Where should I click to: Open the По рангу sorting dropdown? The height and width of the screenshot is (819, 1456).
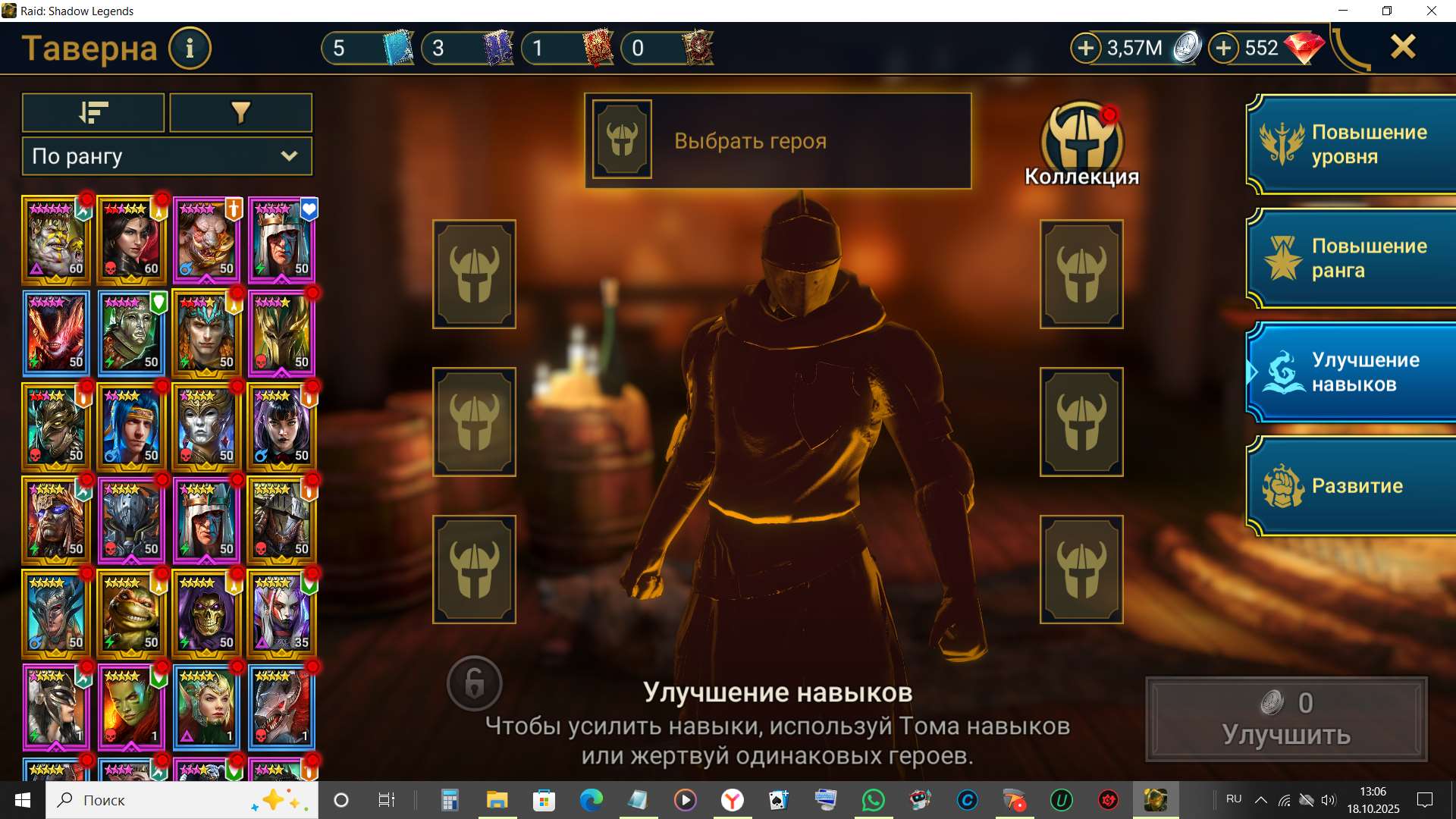pyautogui.click(x=166, y=156)
